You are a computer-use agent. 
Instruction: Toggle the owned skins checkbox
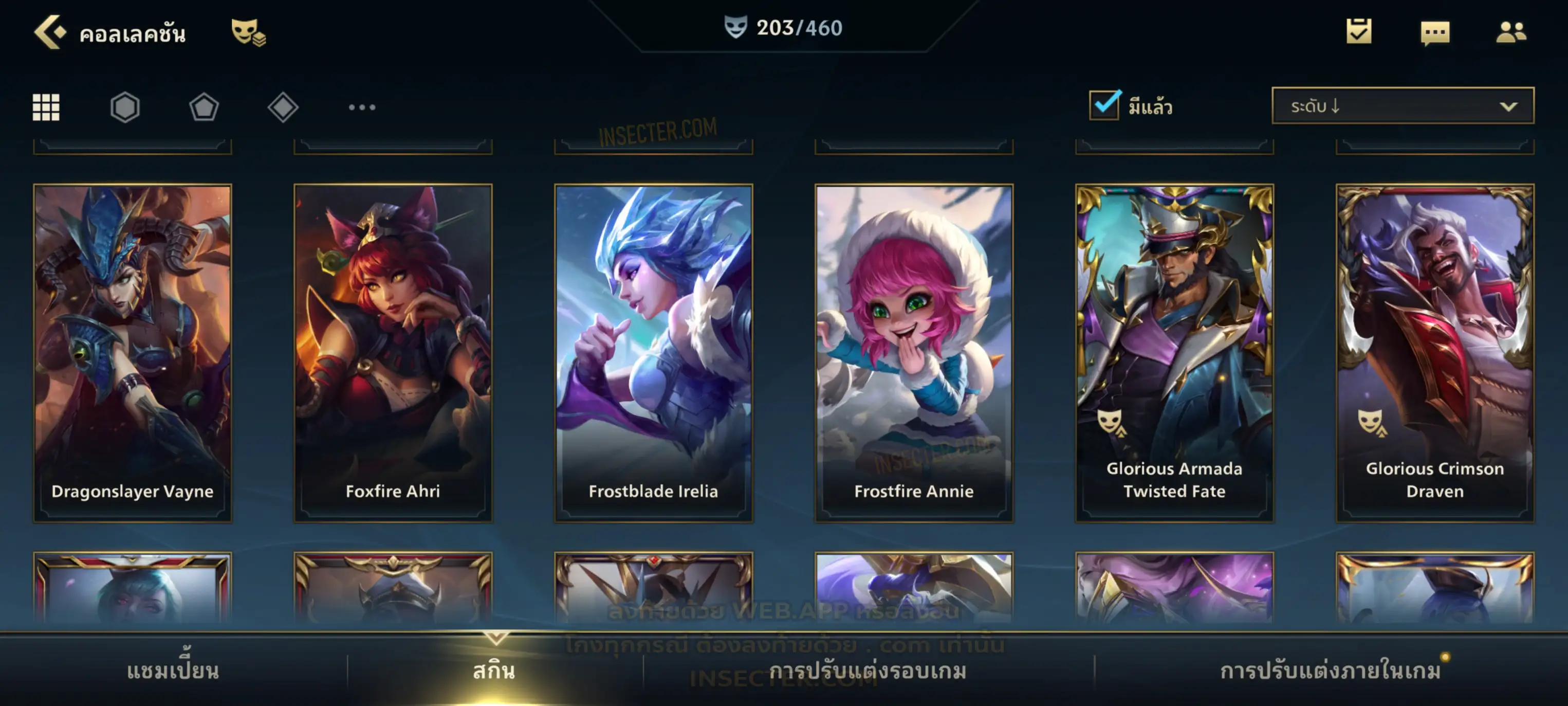[1104, 105]
